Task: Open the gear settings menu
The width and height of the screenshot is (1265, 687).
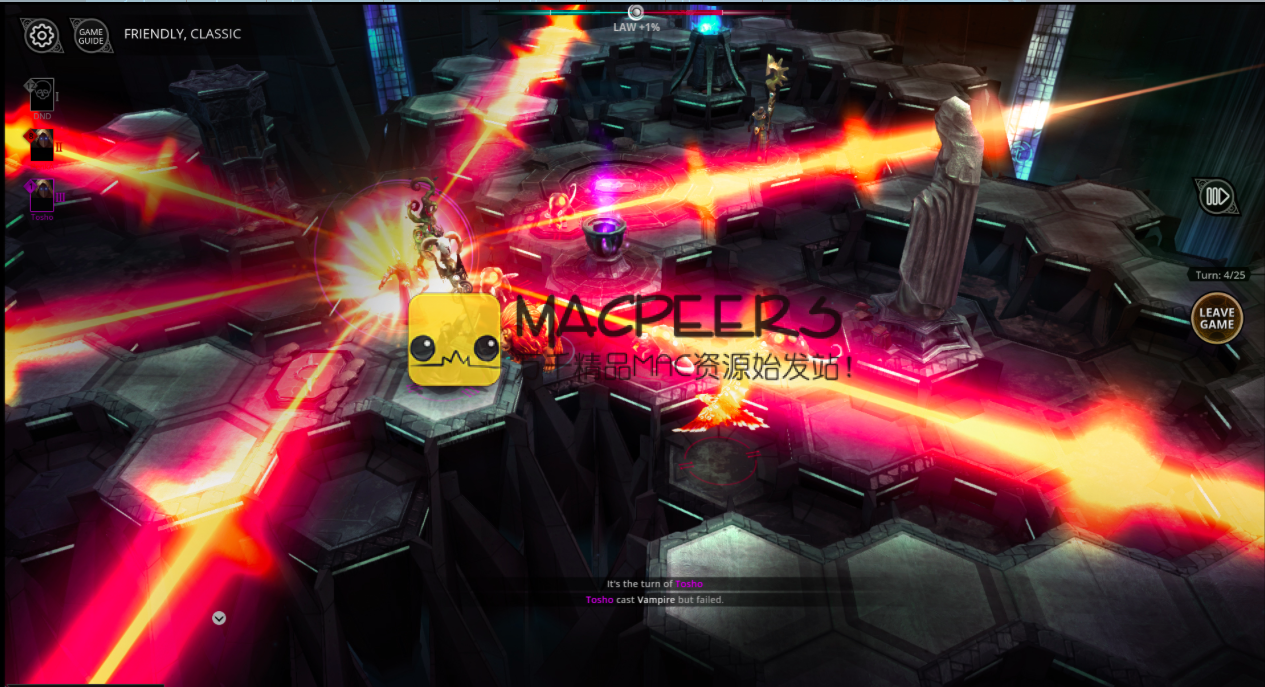Action: pyautogui.click(x=41, y=35)
